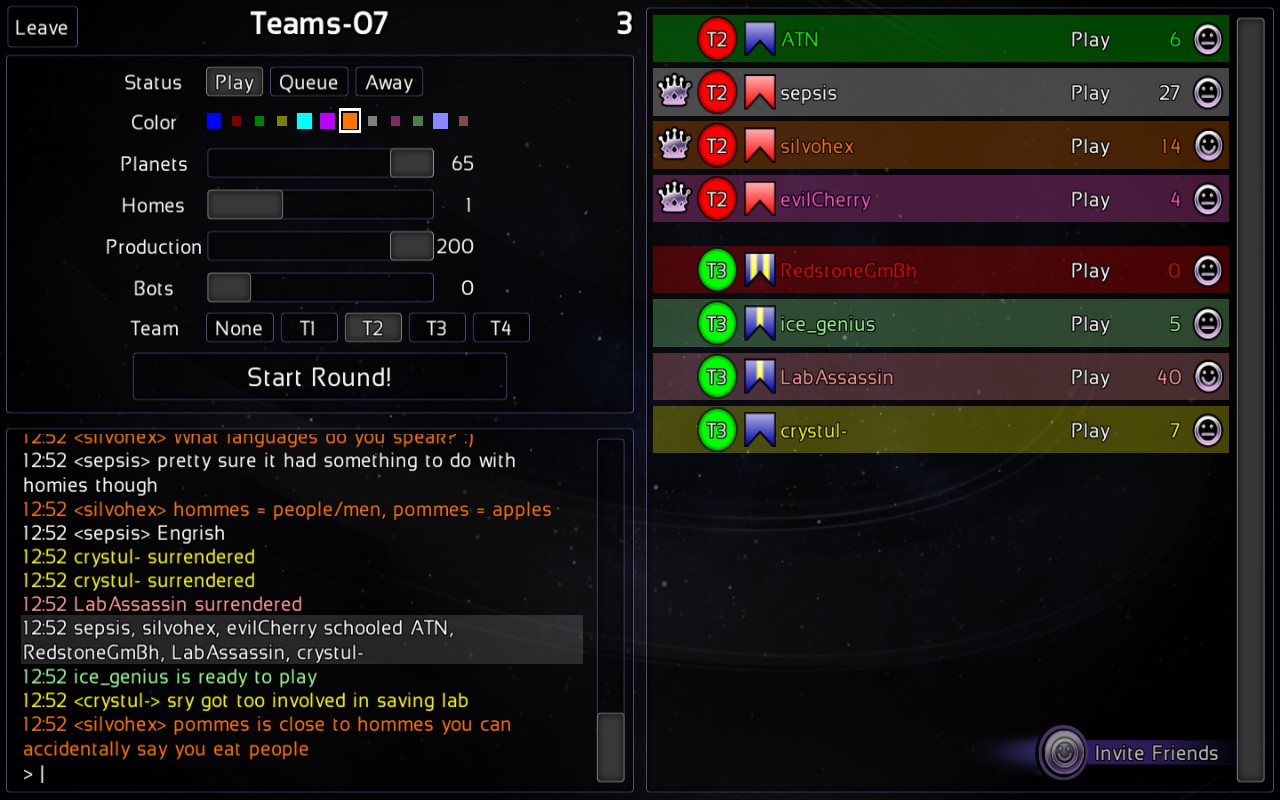1280x800 pixels.
Task: Focus the chat input line
Action: tap(300, 773)
